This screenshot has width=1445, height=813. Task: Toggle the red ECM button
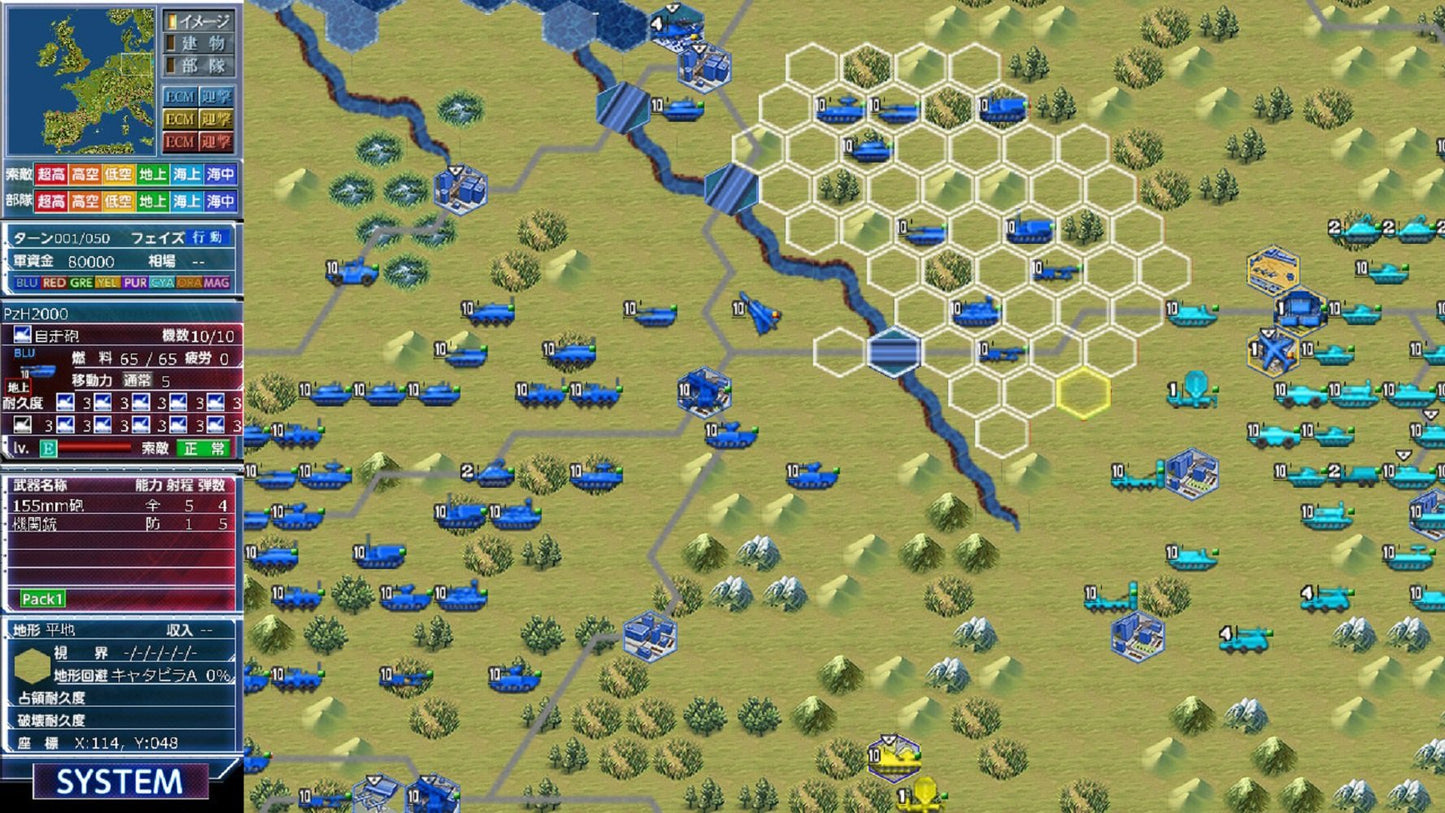click(180, 142)
